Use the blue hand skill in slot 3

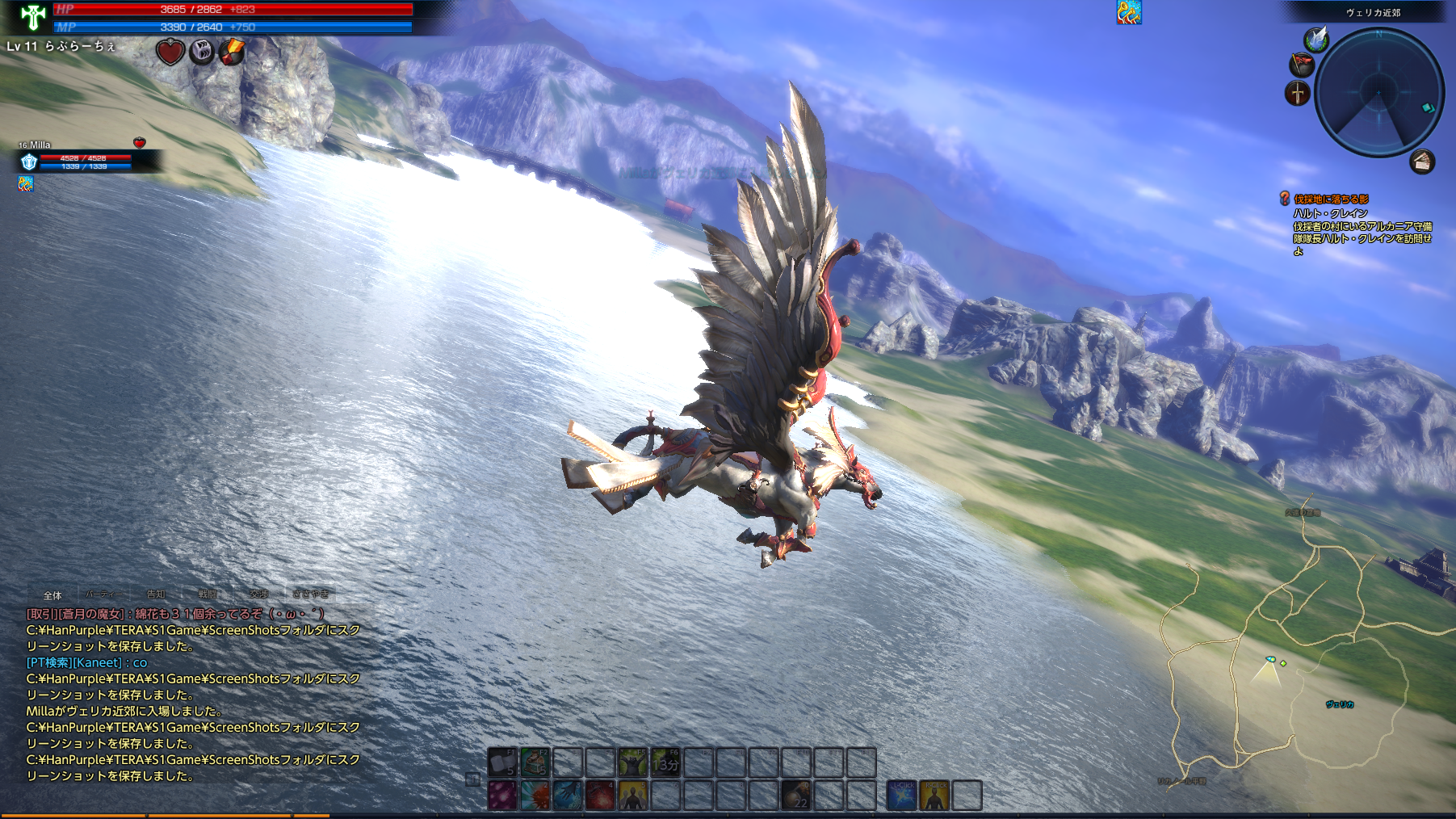(568, 796)
